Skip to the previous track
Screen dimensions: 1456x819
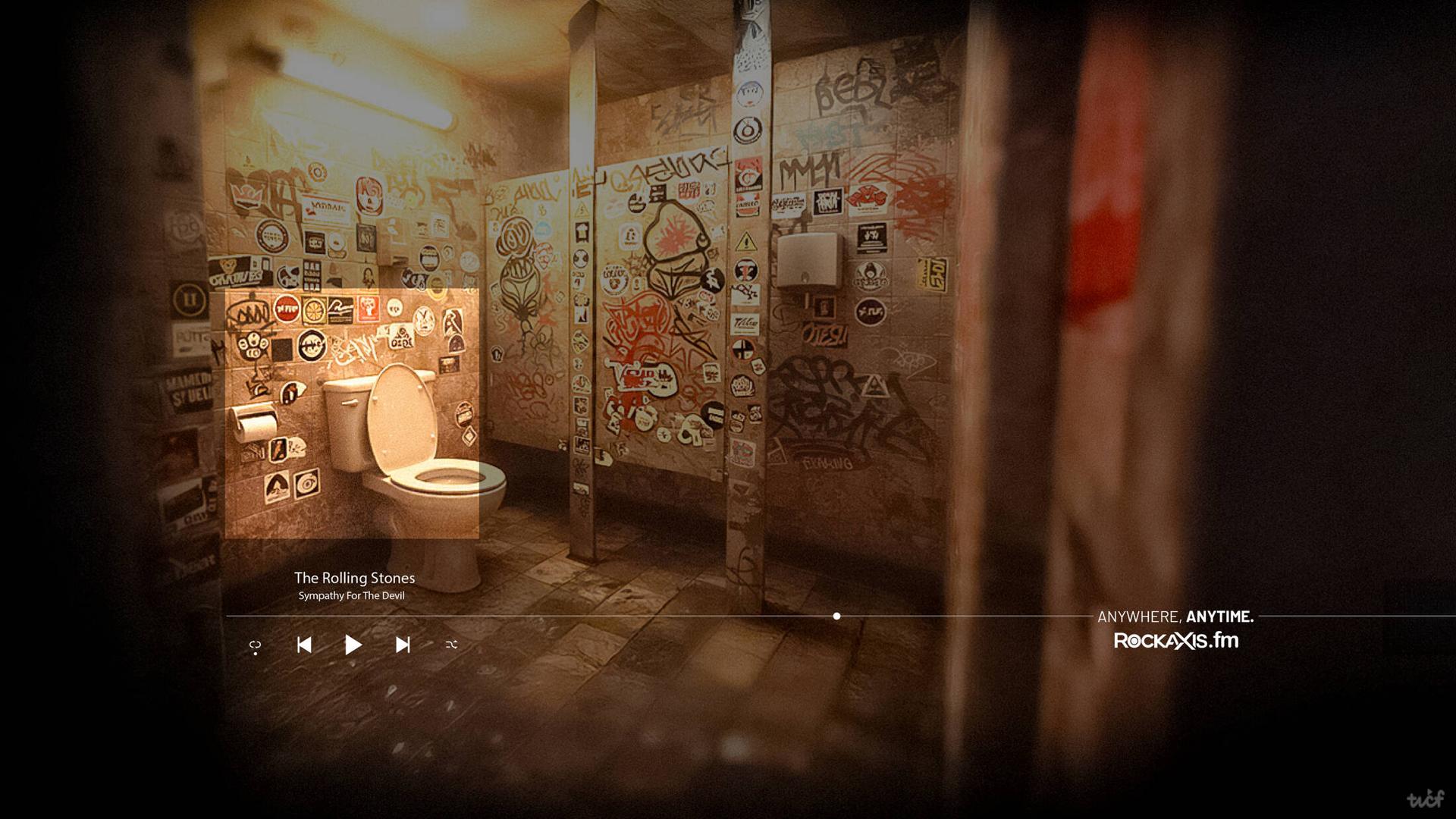[304, 645]
